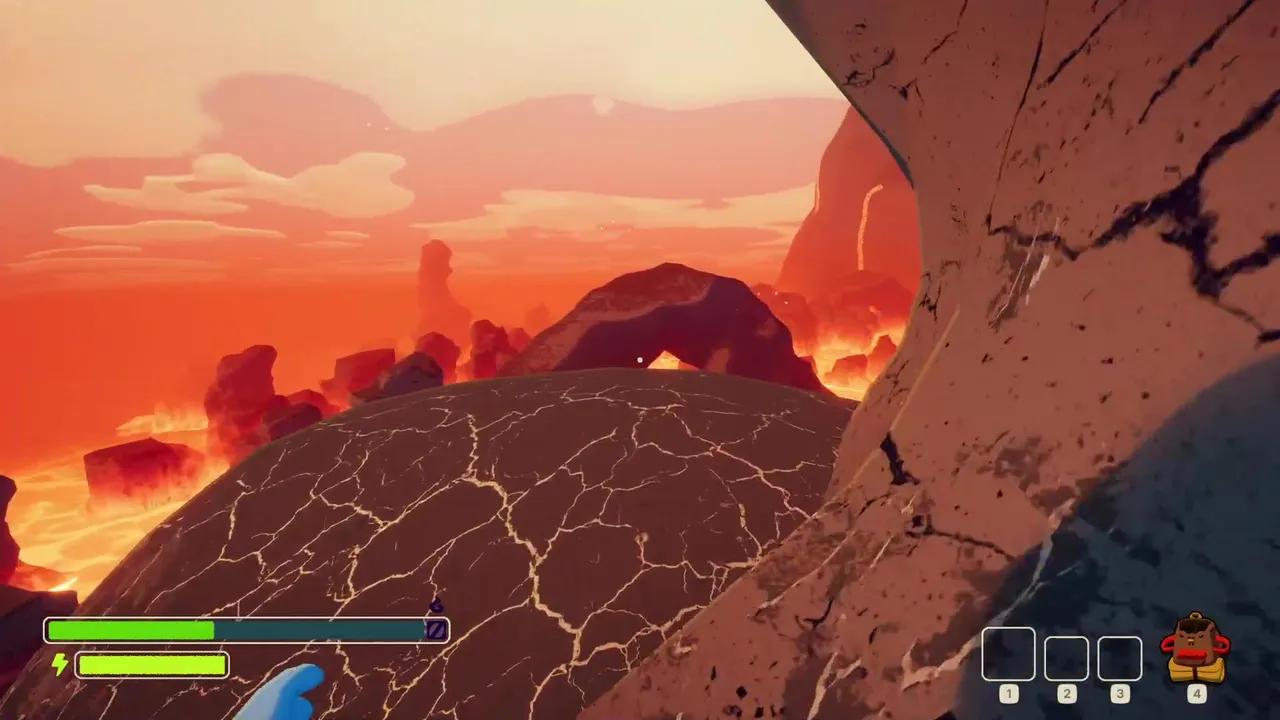Click the lightning bolt stamina icon

59,665
